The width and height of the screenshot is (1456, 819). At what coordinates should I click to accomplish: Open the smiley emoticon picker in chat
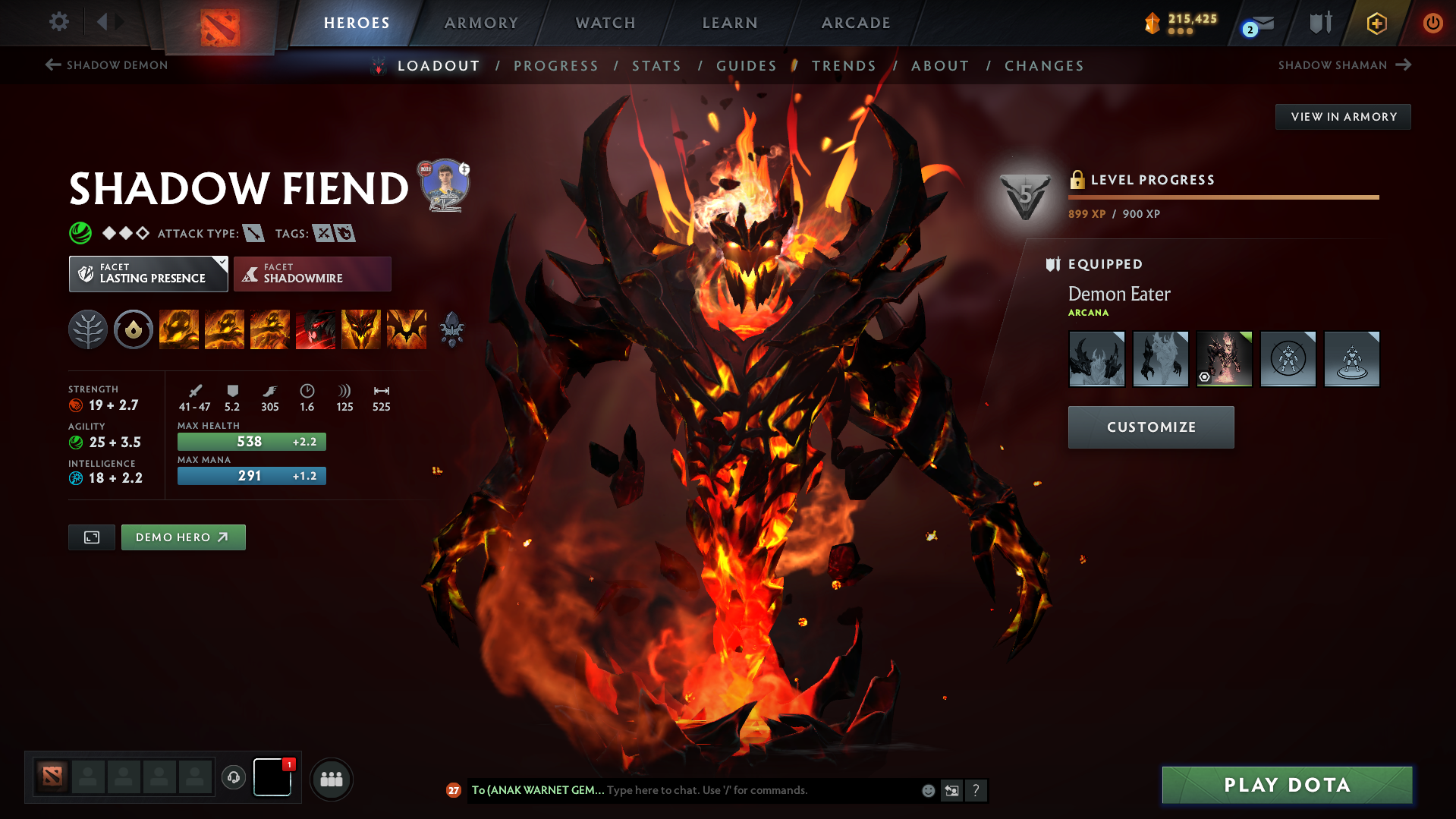(x=927, y=790)
